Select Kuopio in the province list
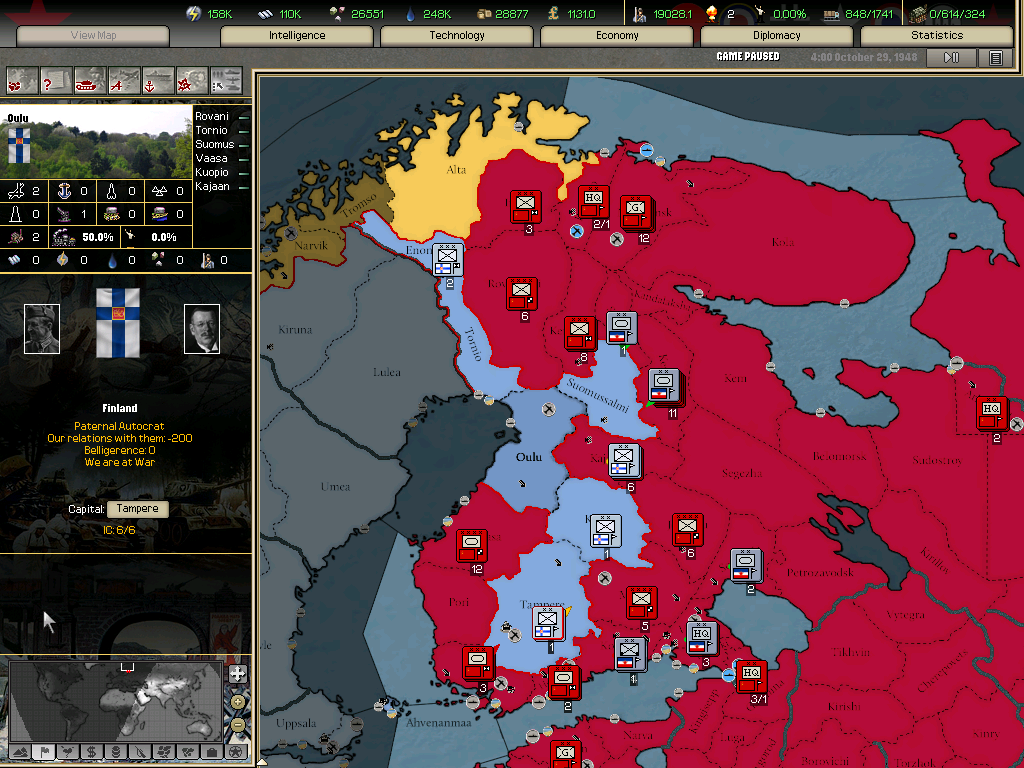1024x768 pixels. click(x=211, y=173)
